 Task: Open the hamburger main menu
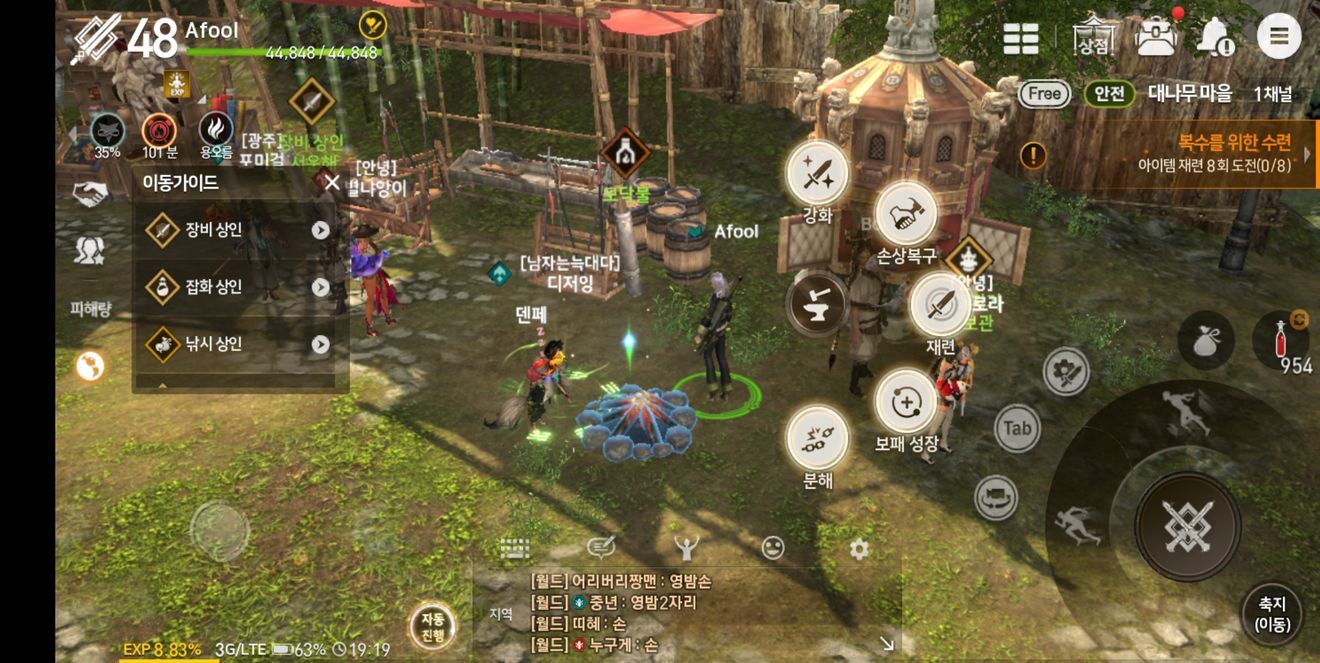[x=1278, y=38]
